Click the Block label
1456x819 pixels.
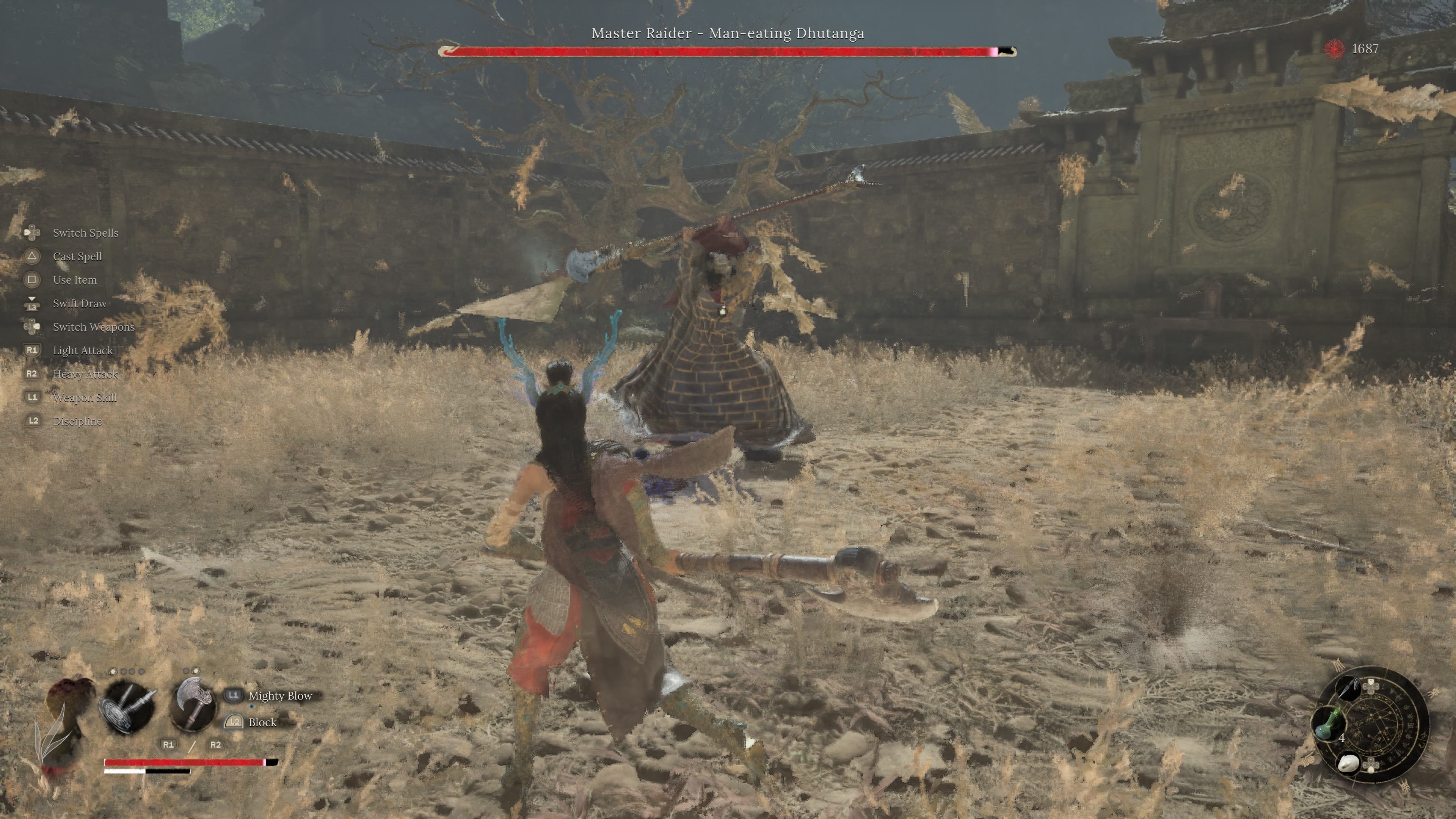point(264,723)
